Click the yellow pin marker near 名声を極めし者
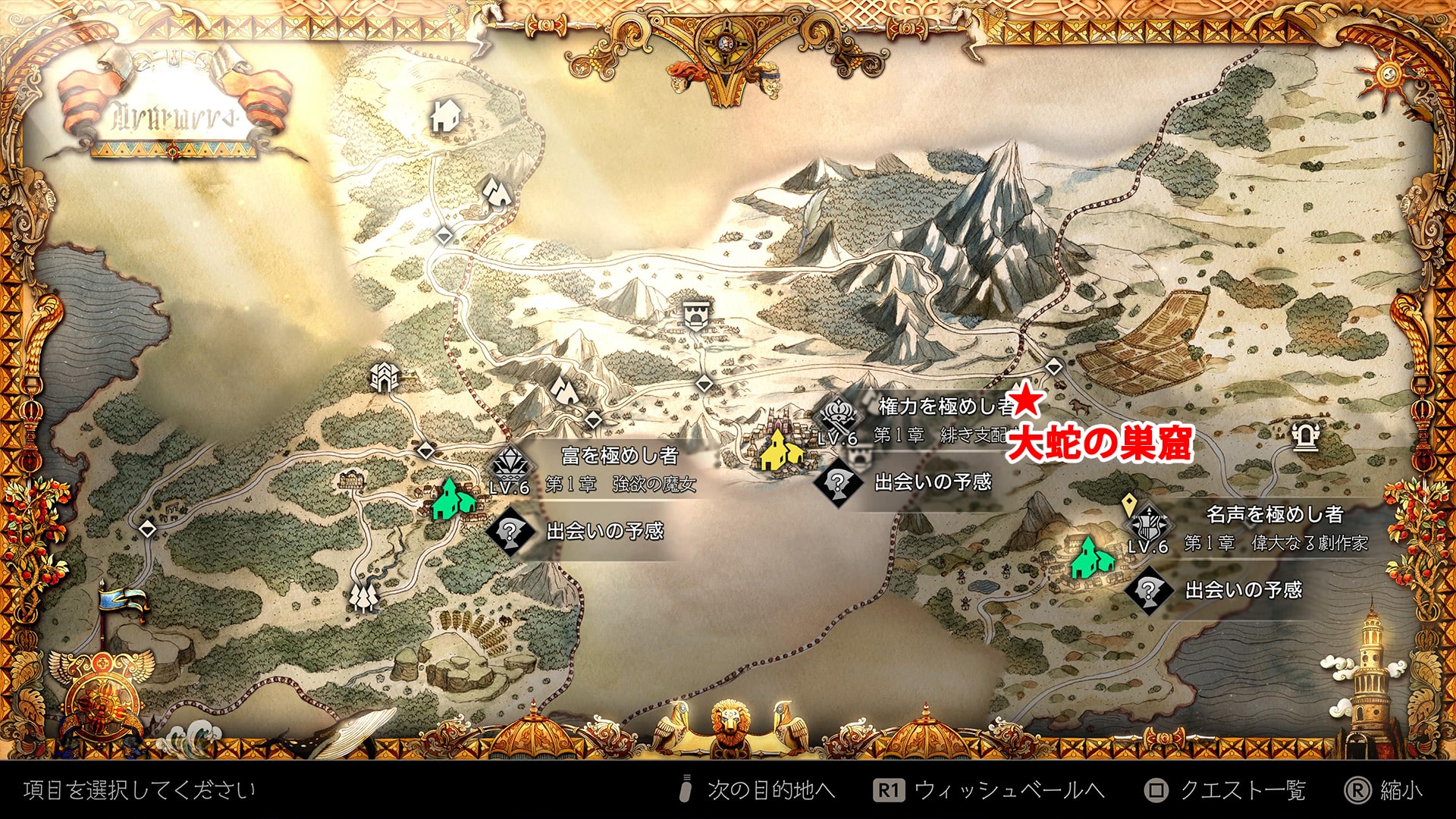Screen dimensions: 1456x819 (1129, 503)
